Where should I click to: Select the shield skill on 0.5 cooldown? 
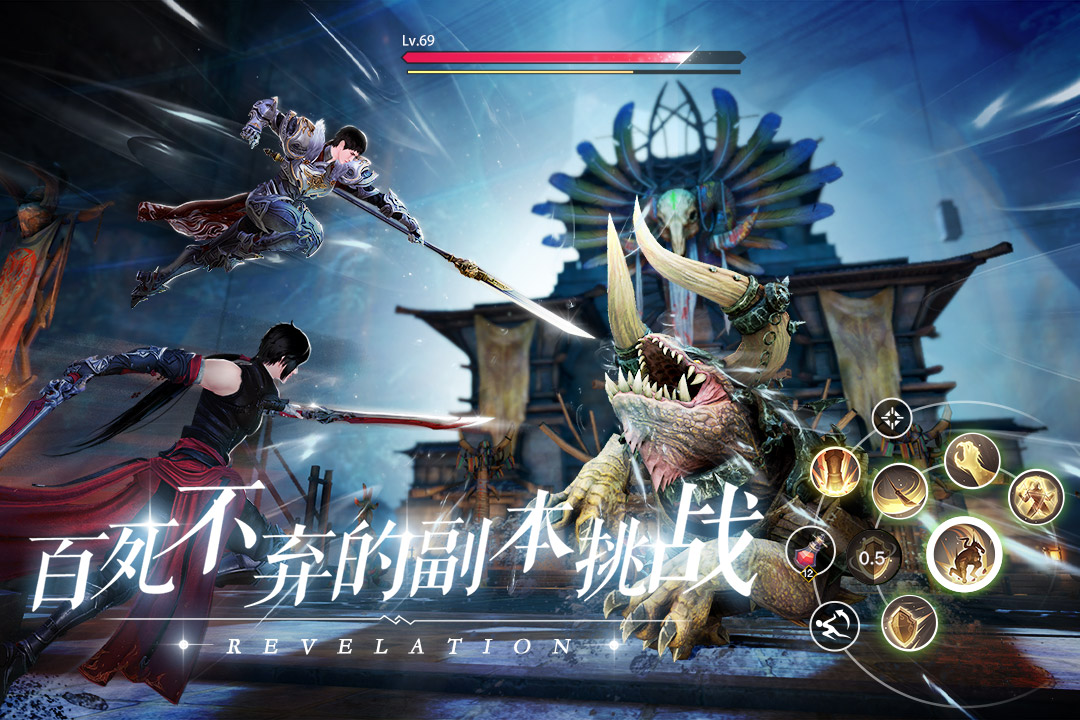874,559
